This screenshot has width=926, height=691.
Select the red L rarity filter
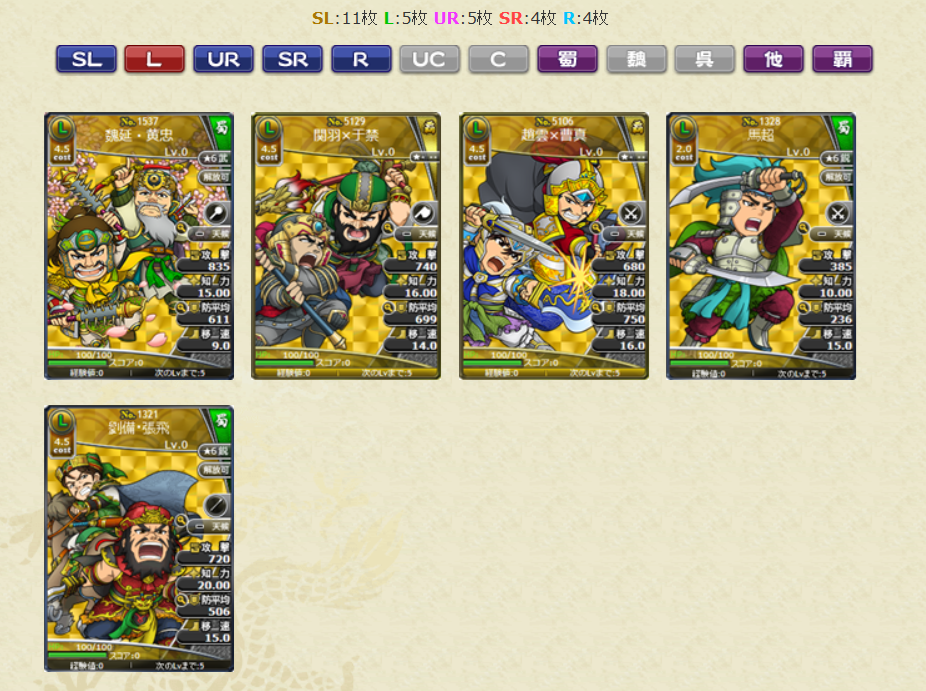click(x=154, y=59)
